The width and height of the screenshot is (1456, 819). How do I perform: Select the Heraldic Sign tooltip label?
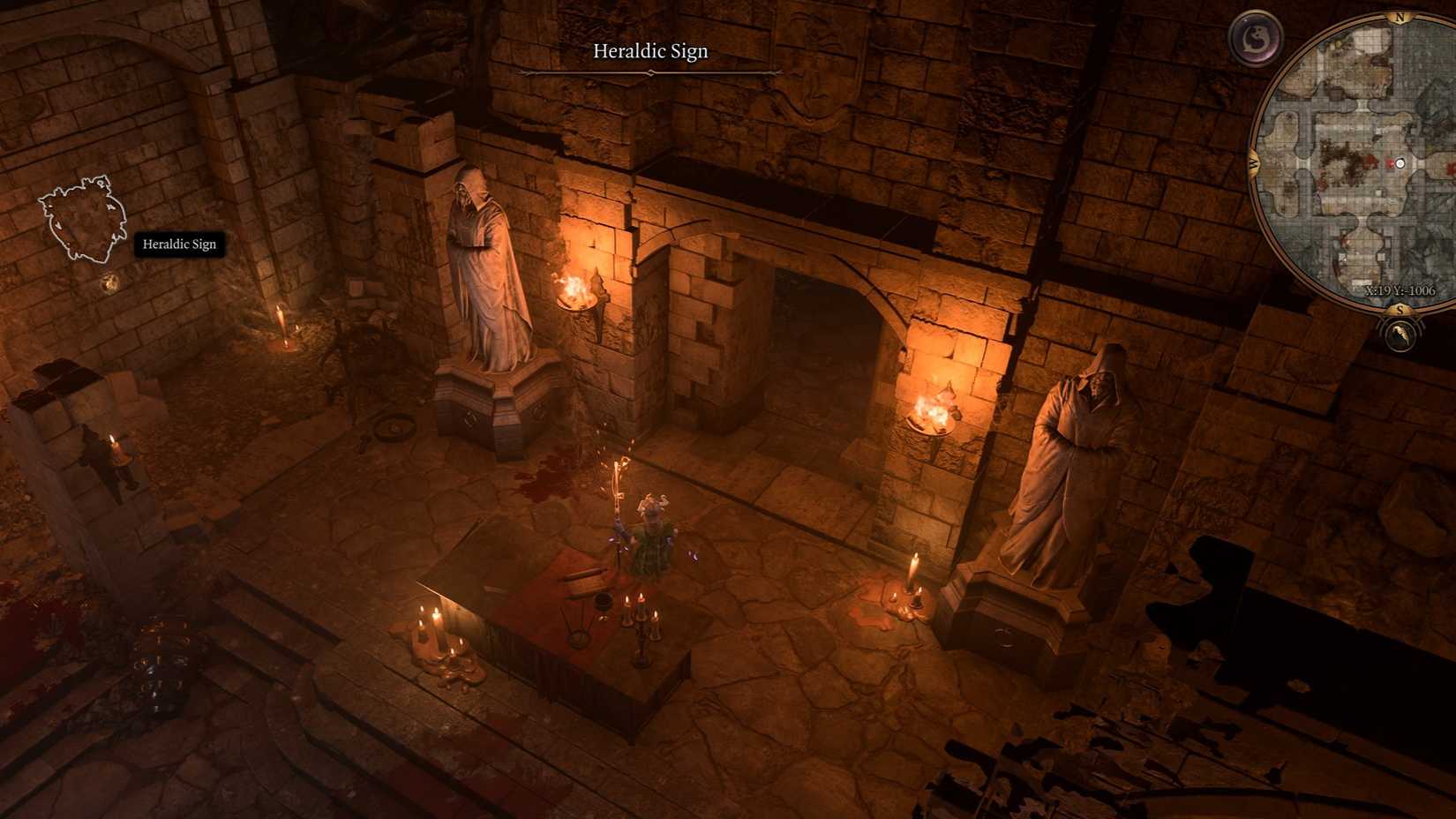[179, 244]
